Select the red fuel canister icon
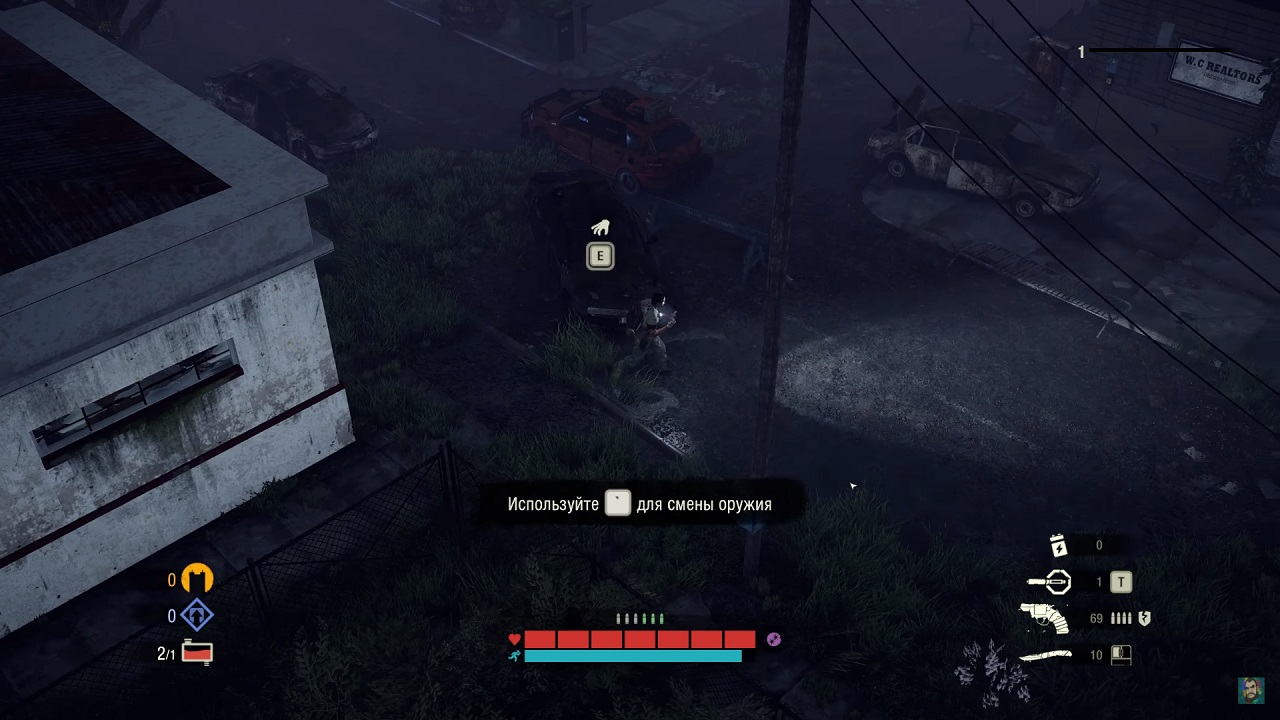 click(x=198, y=653)
